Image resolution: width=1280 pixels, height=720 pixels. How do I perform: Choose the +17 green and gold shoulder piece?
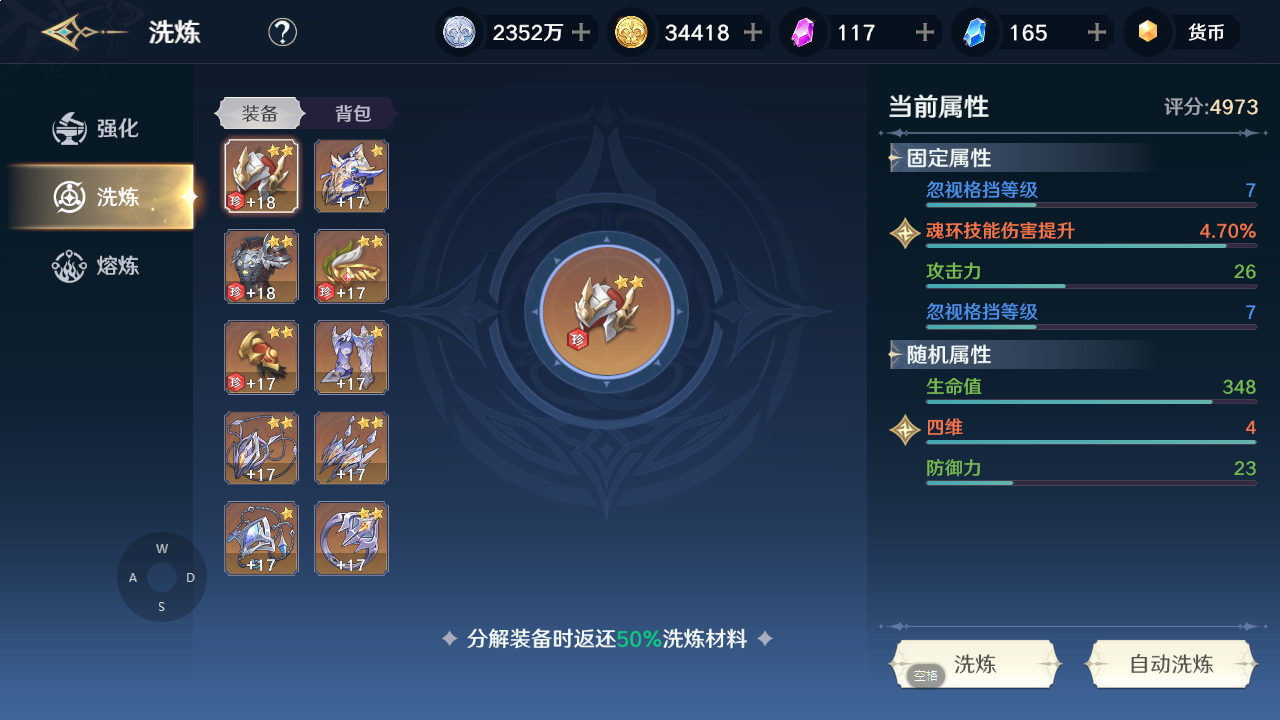(x=351, y=266)
